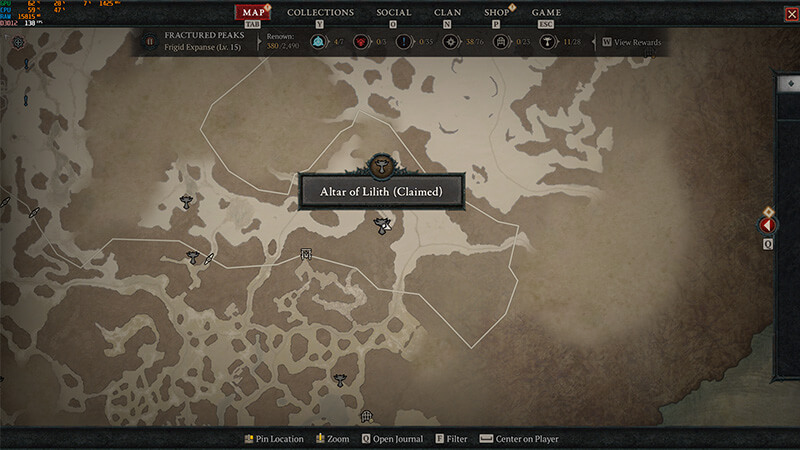Open the map Filter option
800x450 pixels.
(x=450, y=439)
